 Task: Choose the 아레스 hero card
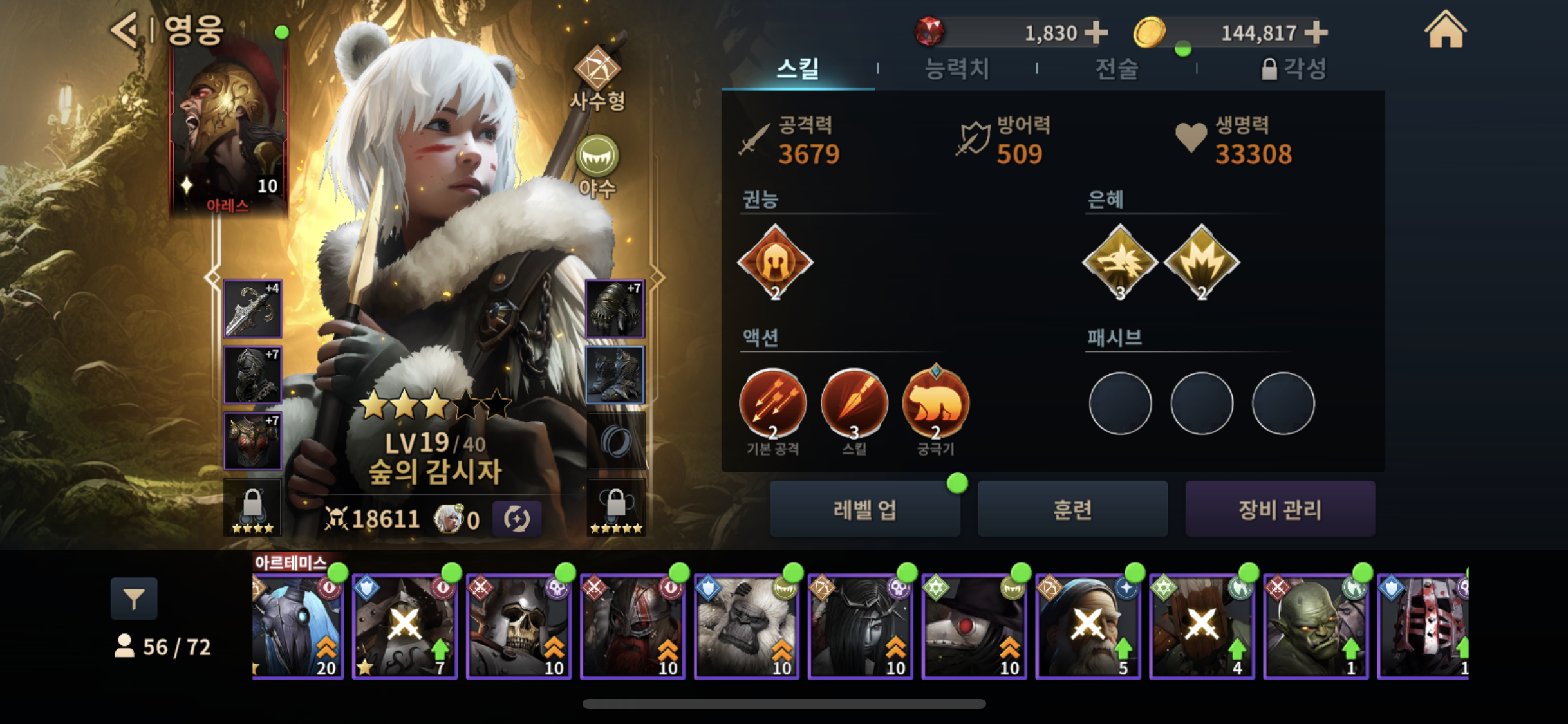(229, 129)
